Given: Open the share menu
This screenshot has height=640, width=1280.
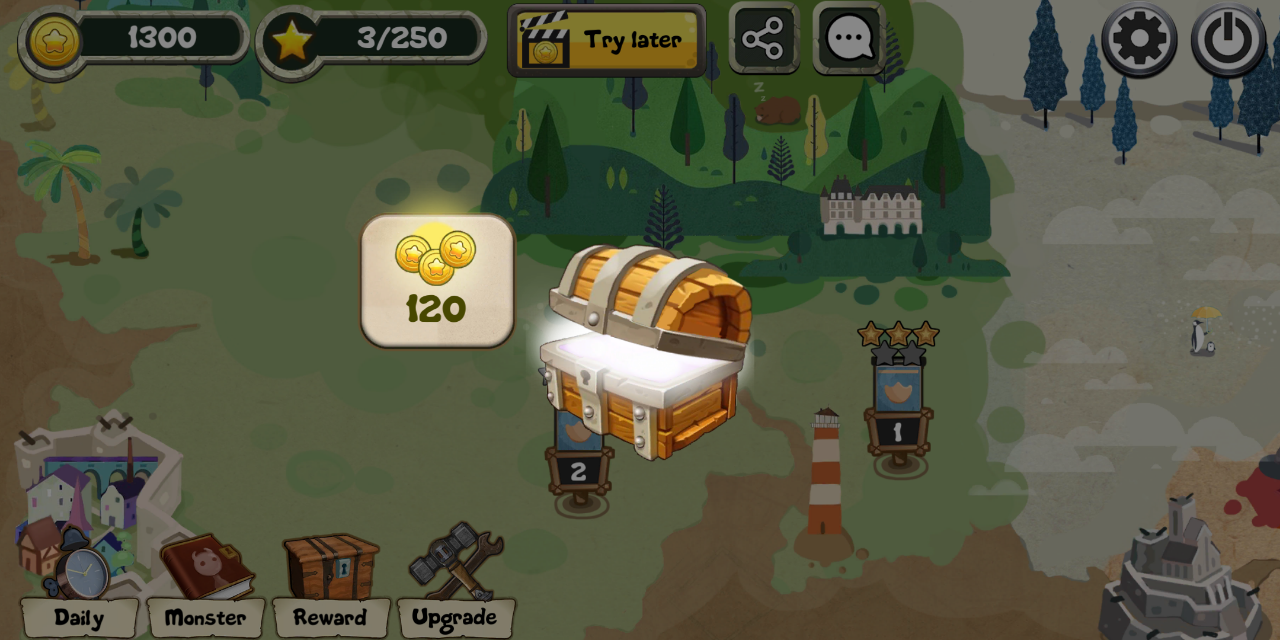Looking at the screenshot, I should [764, 39].
